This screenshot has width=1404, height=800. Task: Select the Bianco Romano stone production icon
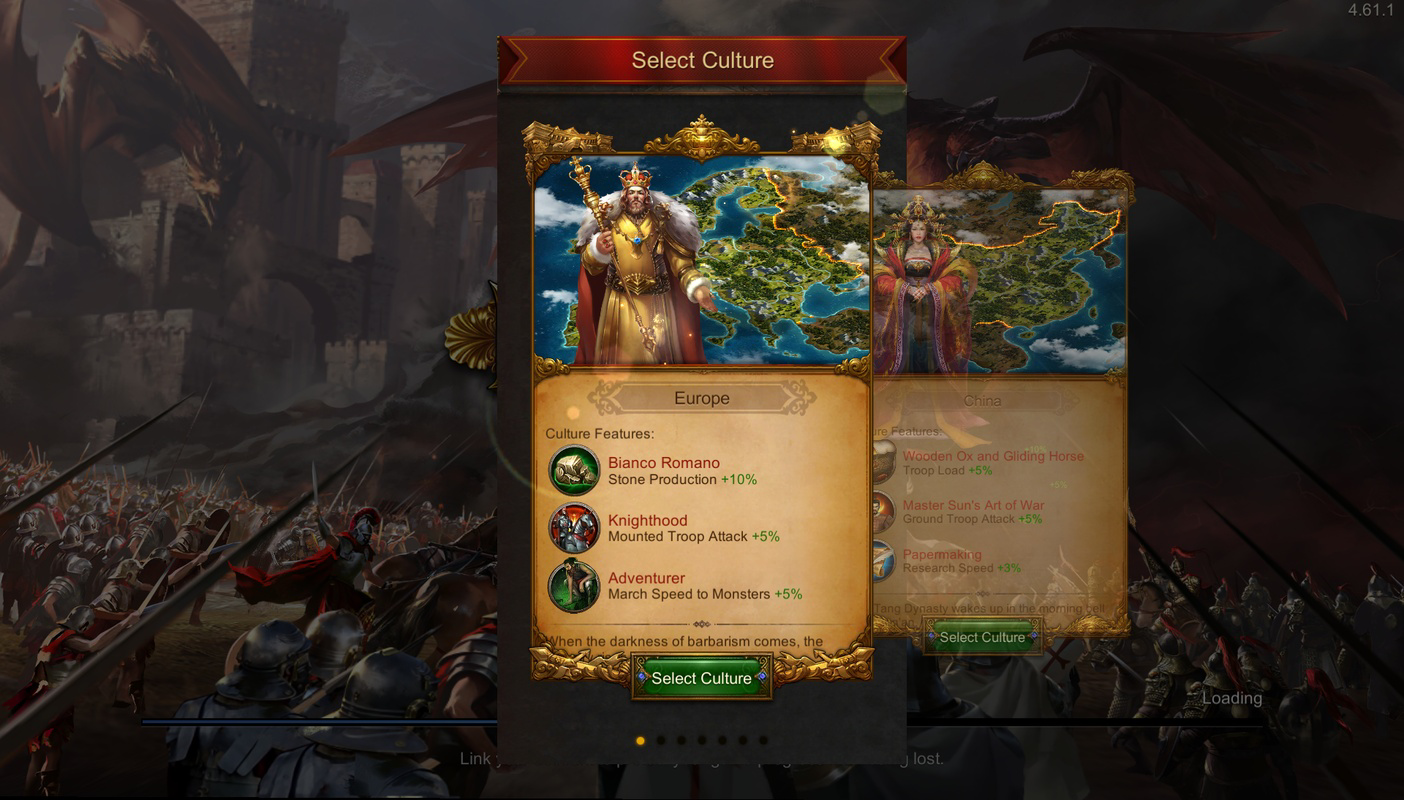pos(576,470)
